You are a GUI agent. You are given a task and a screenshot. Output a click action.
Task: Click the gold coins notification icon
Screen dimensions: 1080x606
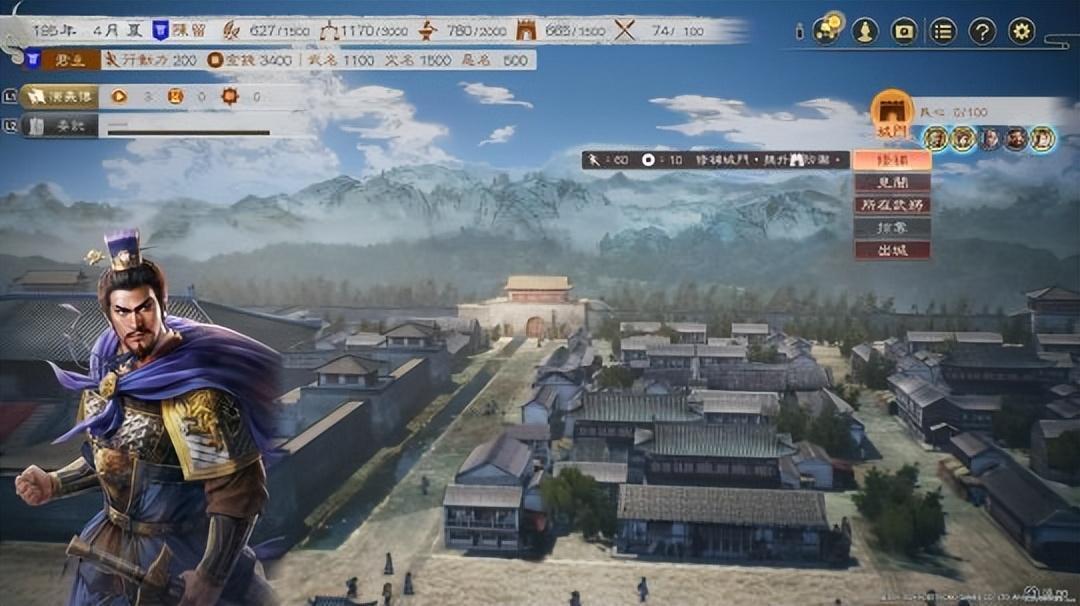827,29
